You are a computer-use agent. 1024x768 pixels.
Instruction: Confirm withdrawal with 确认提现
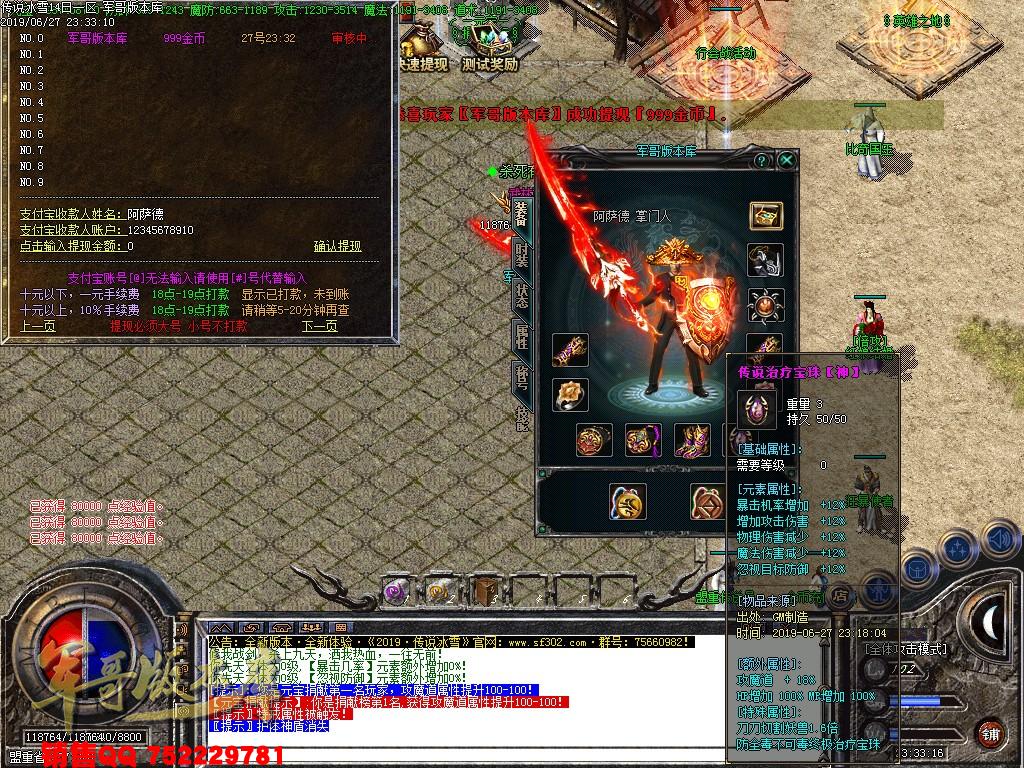pyautogui.click(x=337, y=246)
